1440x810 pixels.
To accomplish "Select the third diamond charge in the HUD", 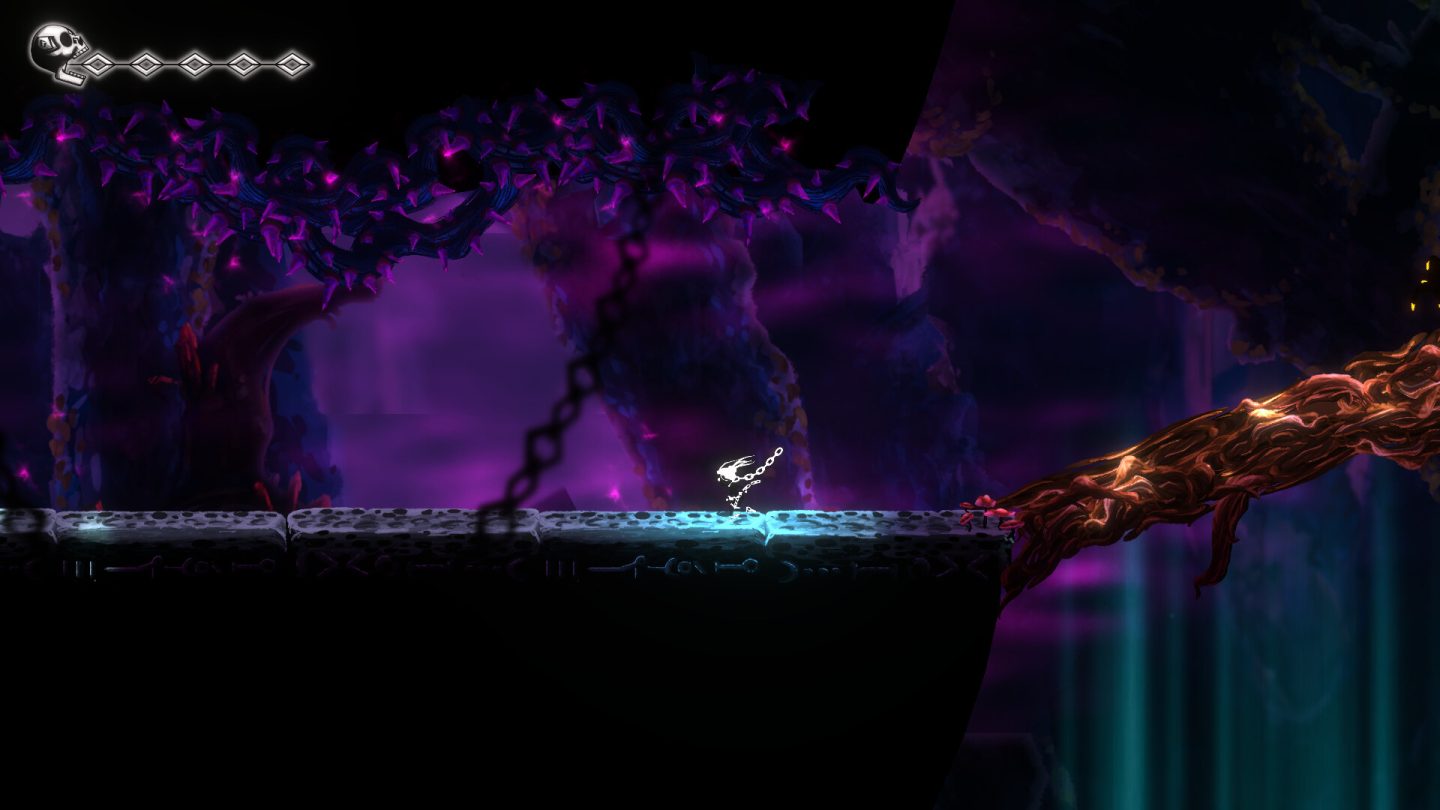I will coord(195,64).
